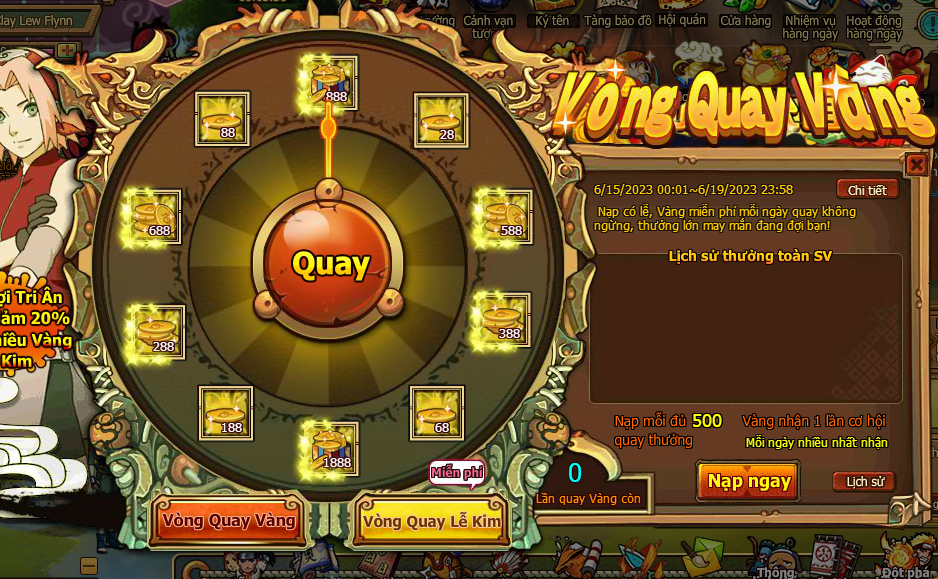Select the 1888 gold prize slot
Screen dimensions: 938x579
(x=330, y=447)
